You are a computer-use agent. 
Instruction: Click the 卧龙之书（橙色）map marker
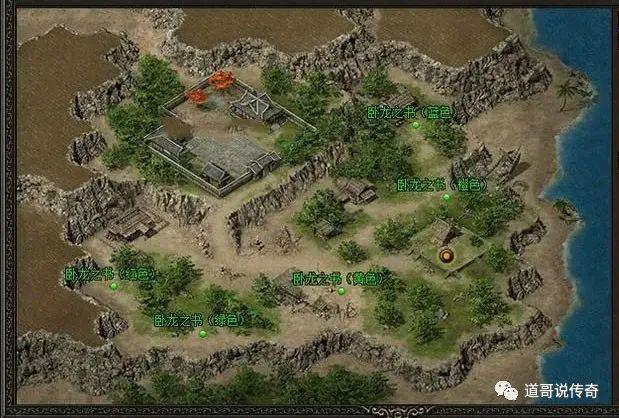tap(447, 197)
